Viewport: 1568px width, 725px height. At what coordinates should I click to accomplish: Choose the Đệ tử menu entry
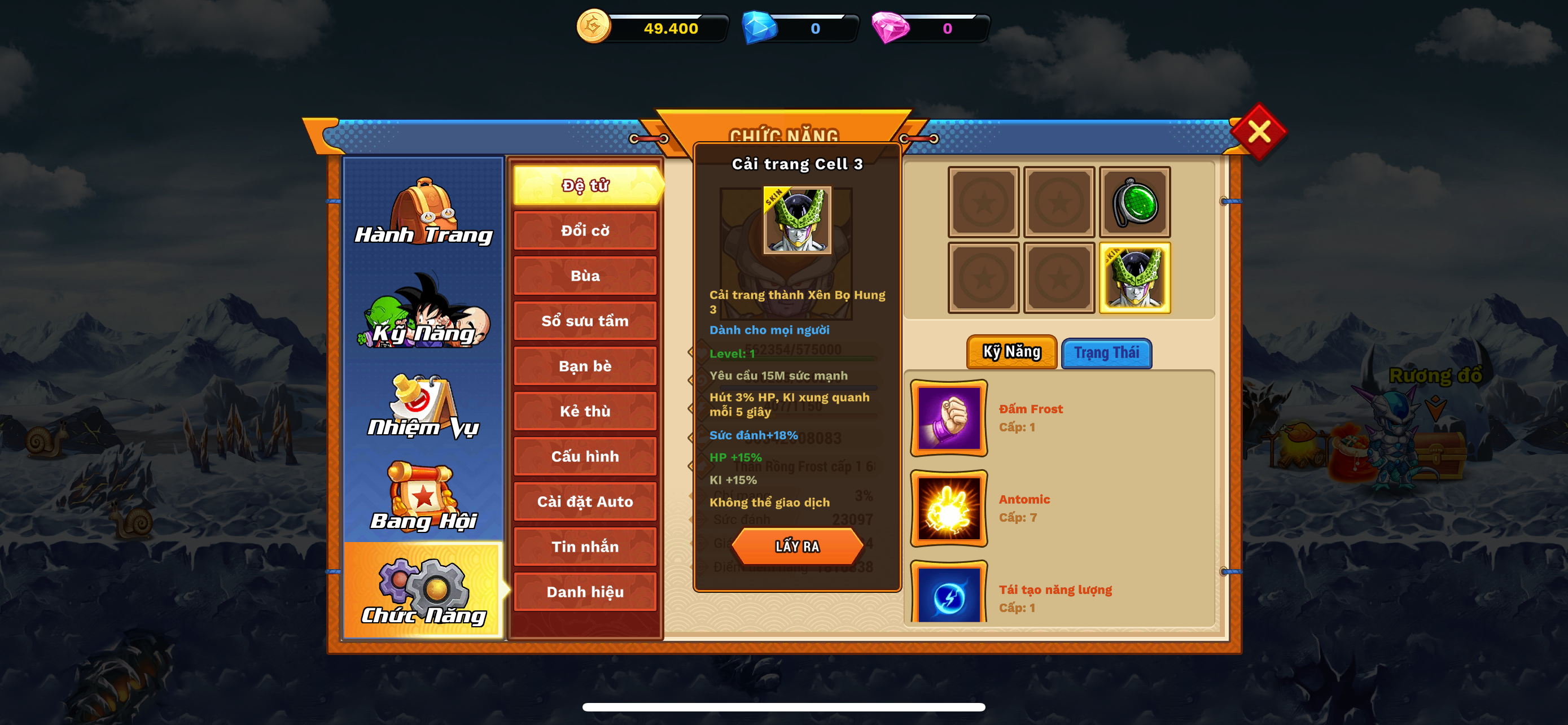(585, 185)
